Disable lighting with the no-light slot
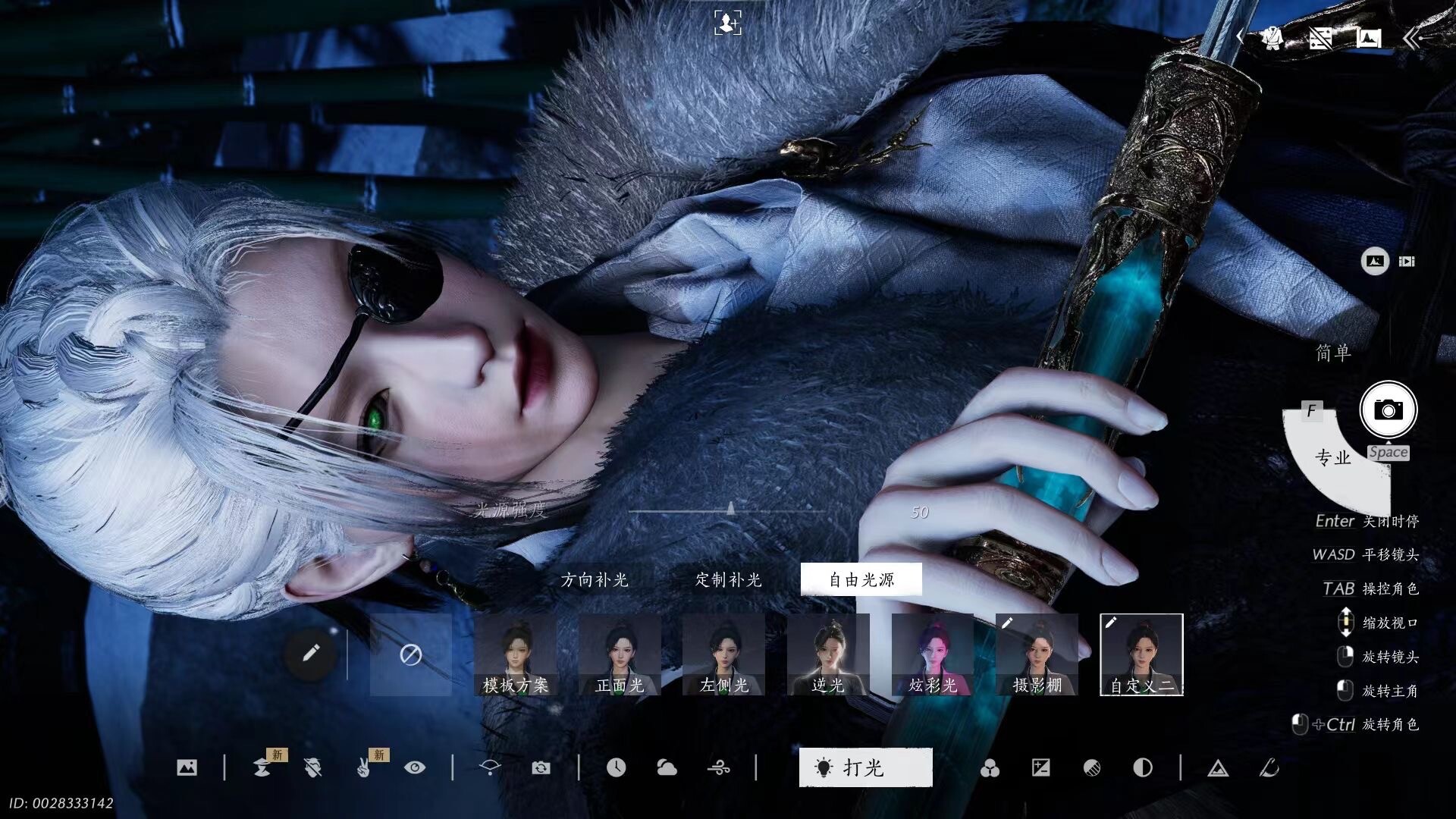This screenshot has height=819, width=1456. coord(411,655)
